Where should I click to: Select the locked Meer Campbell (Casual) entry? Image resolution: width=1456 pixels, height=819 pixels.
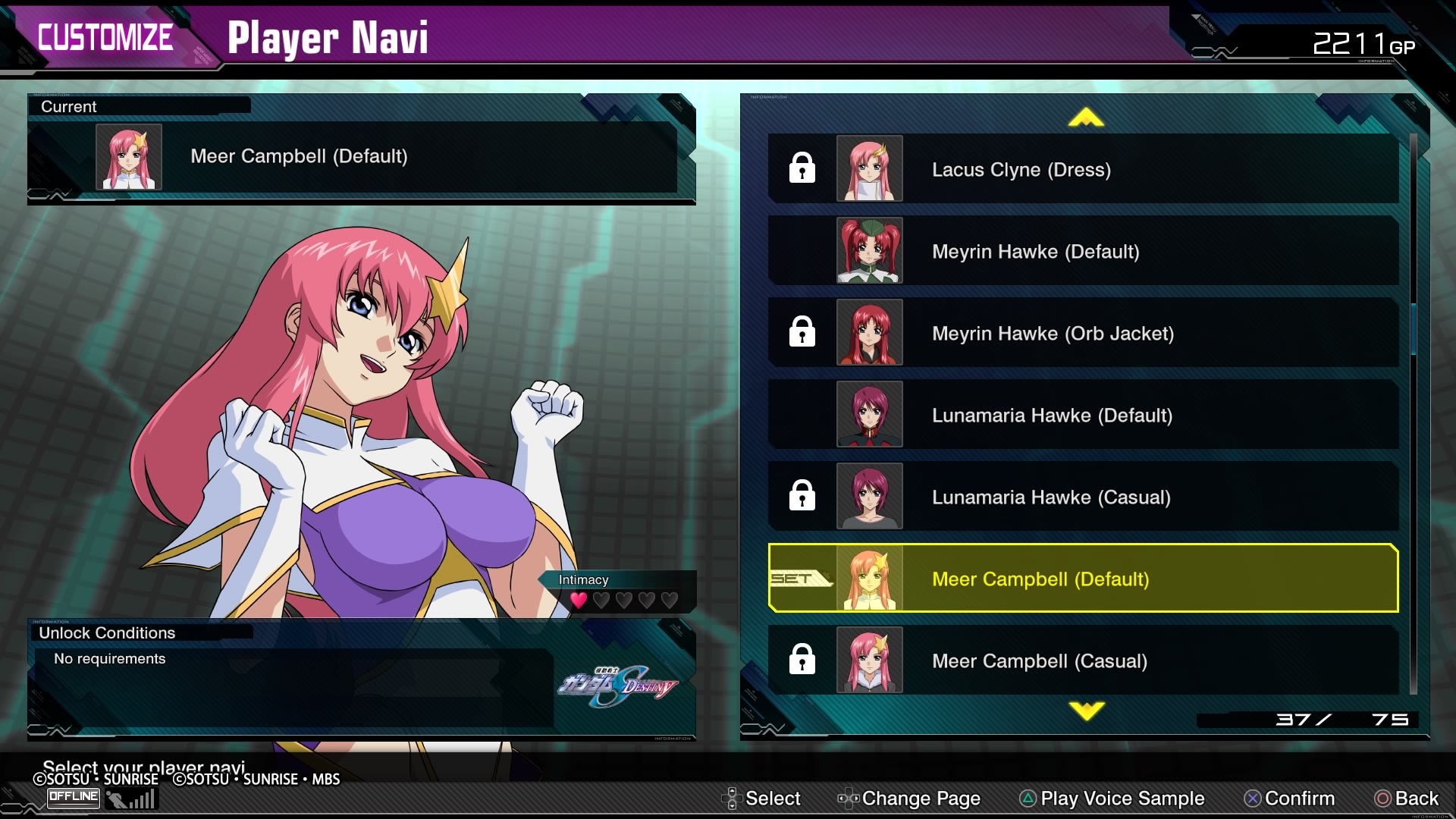point(1083,661)
